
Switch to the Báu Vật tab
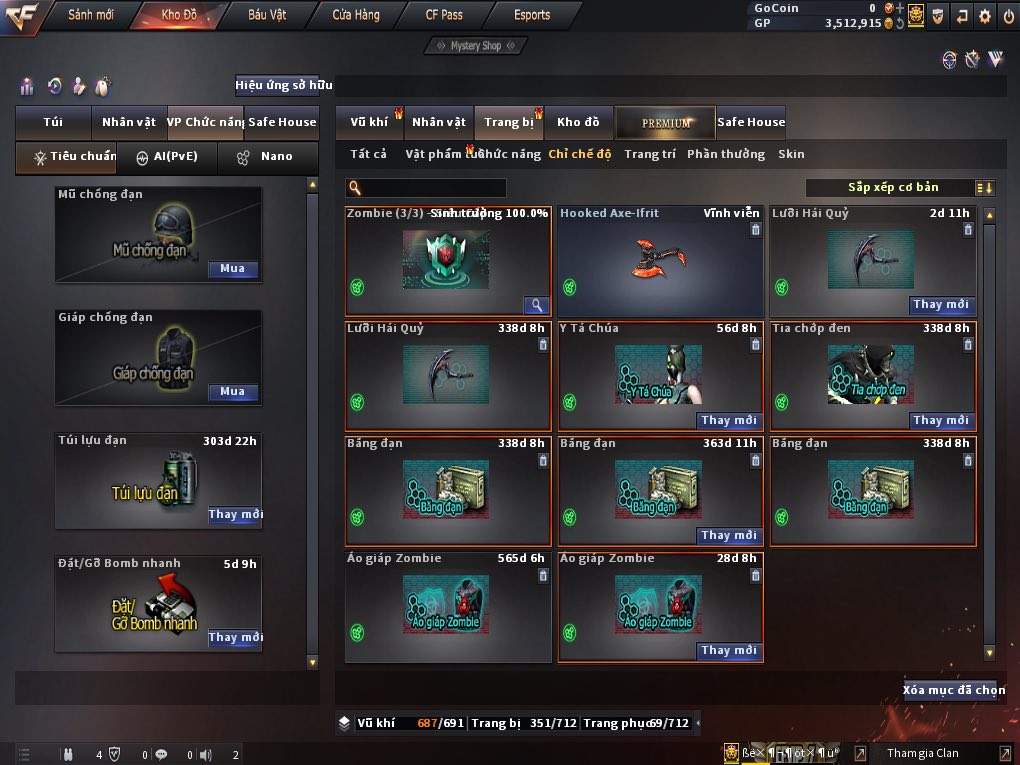[x=266, y=15]
